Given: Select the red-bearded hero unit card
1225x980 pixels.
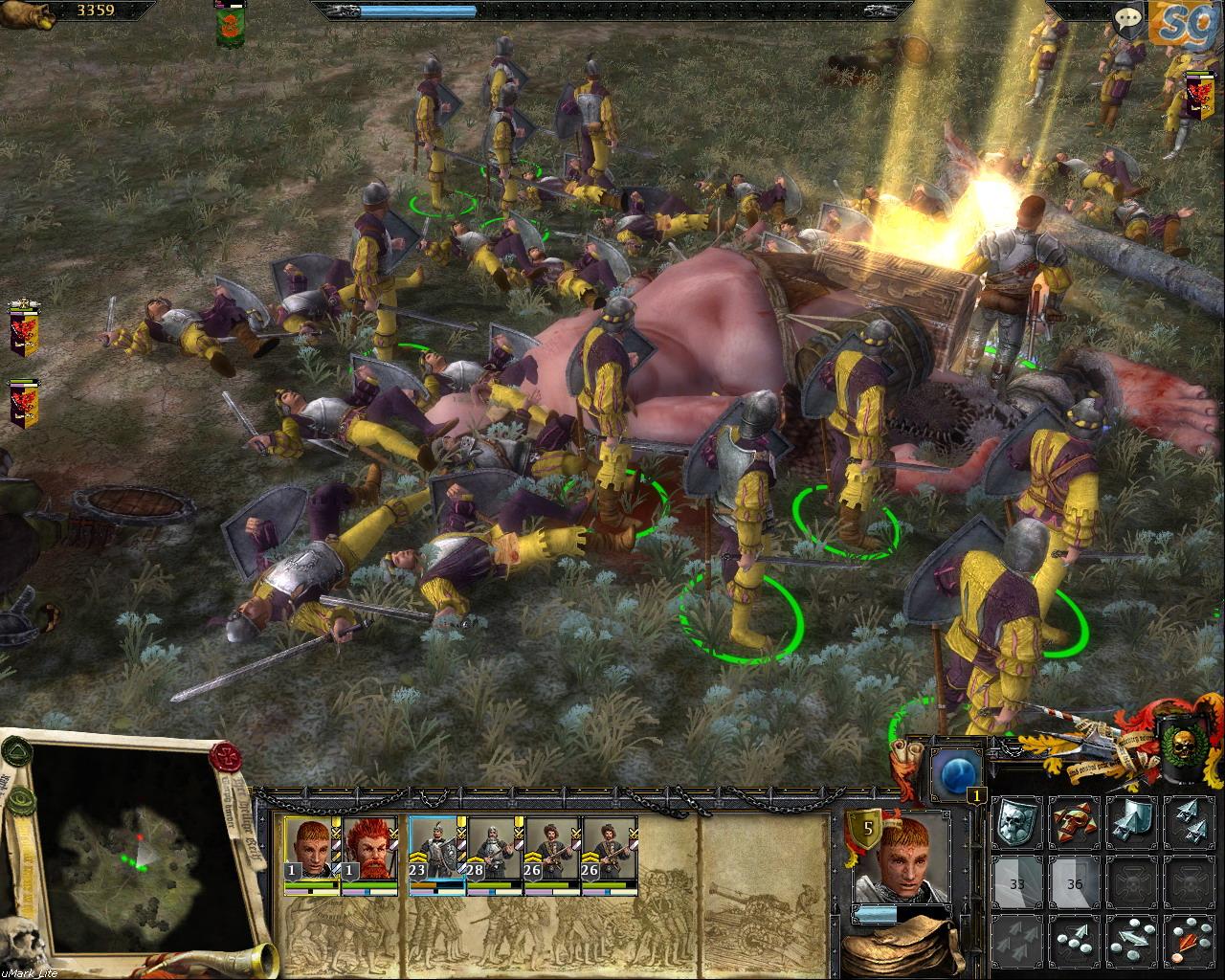Looking at the screenshot, I should (x=369, y=852).
